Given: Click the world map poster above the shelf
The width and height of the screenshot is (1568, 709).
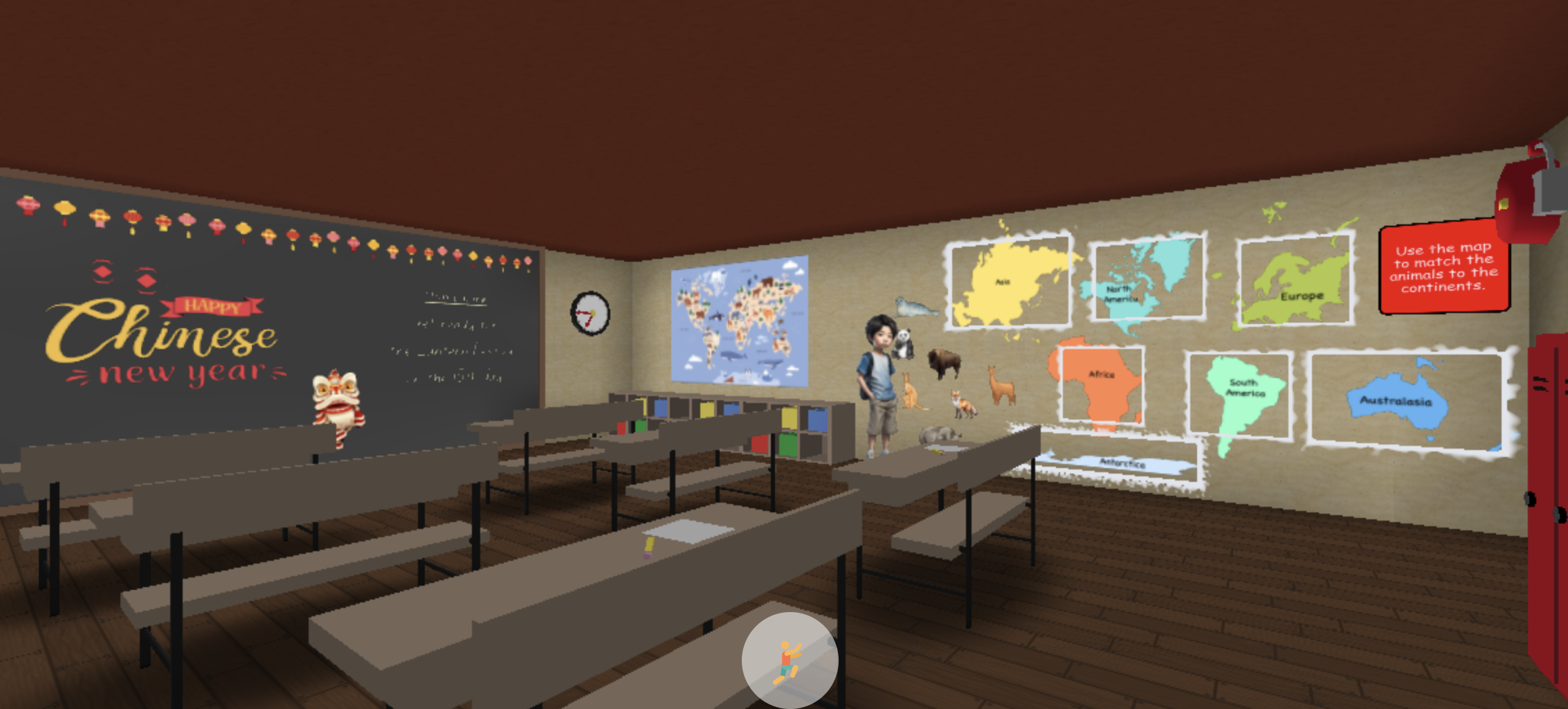Looking at the screenshot, I should (x=740, y=318).
